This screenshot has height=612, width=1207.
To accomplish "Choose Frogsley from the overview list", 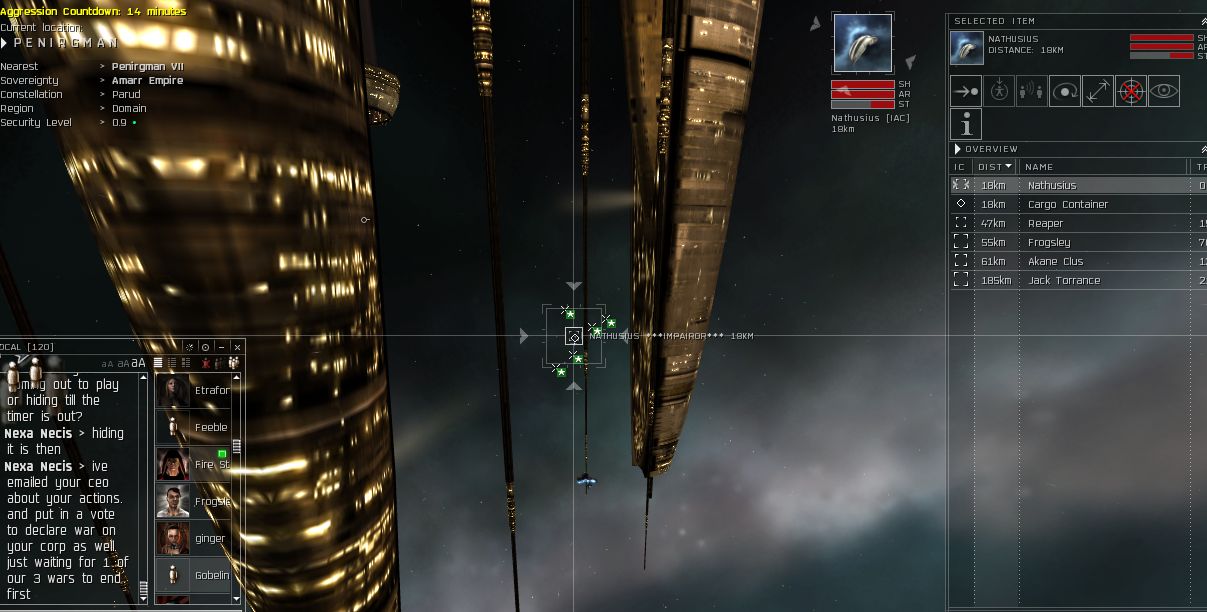I will point(1049,243).
